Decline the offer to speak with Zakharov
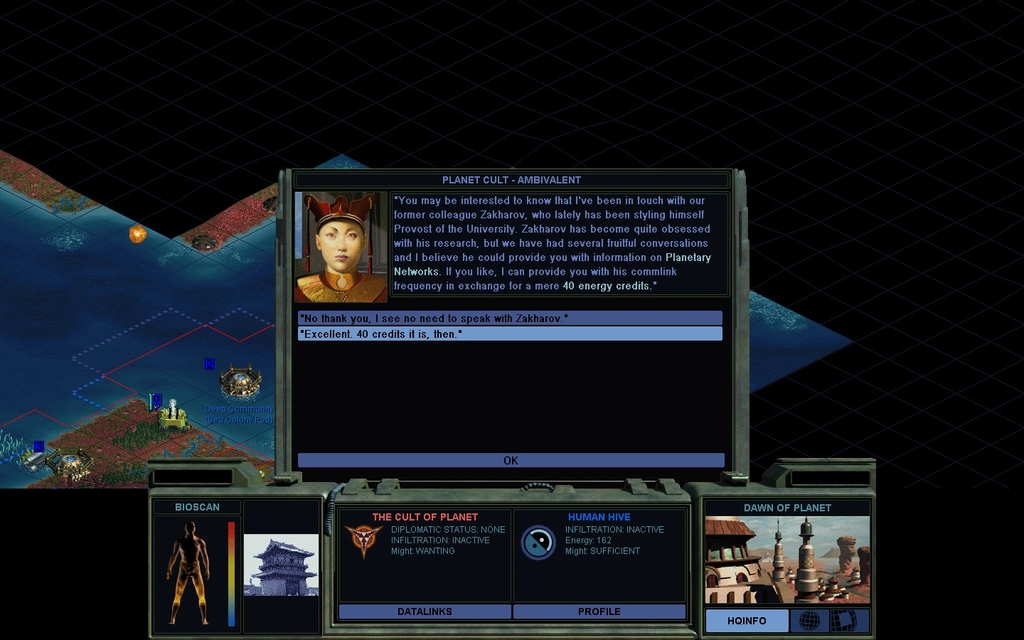This screenshot has width=1024, height=640. click(x=510, y=318)
